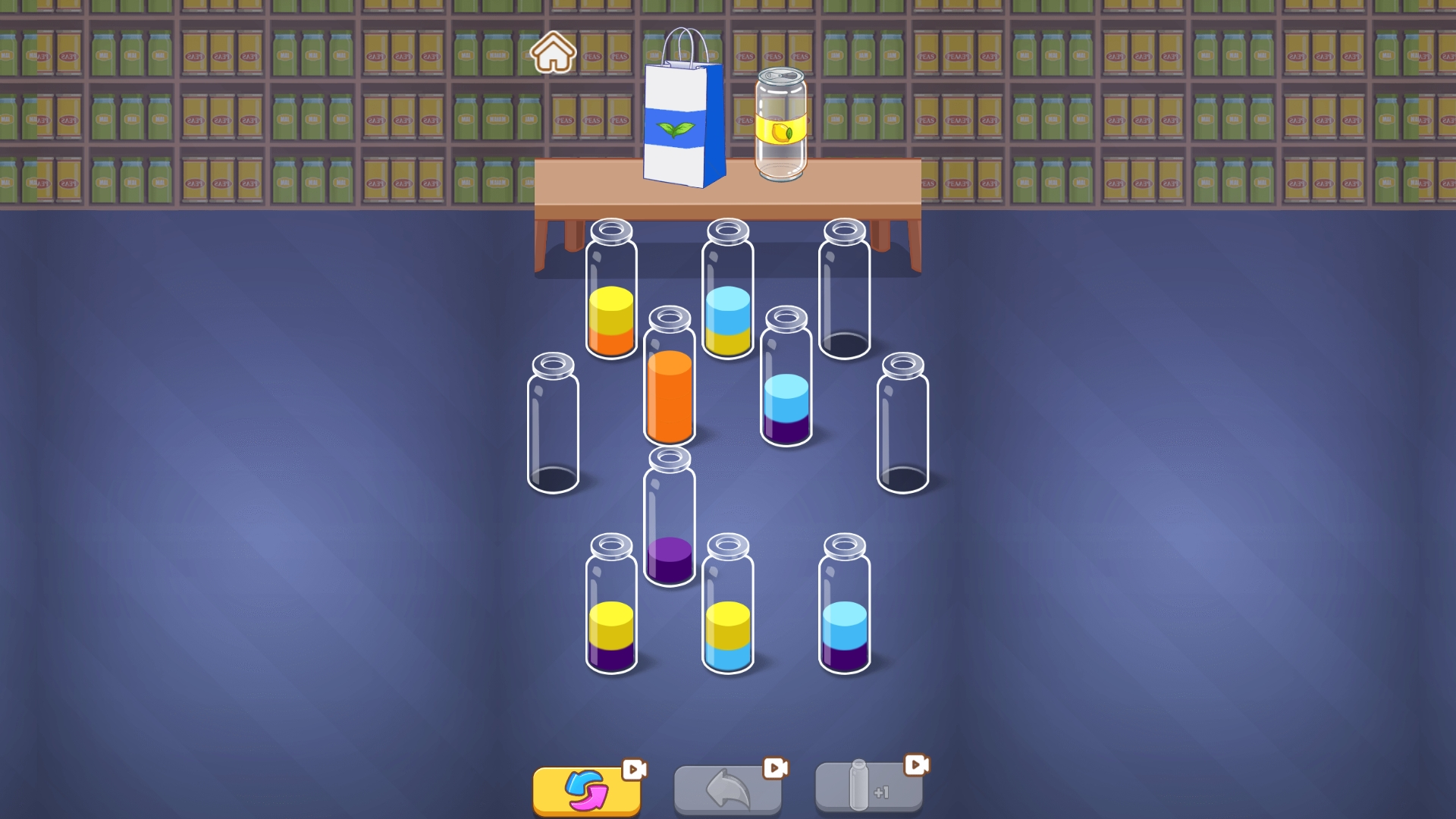
Task: Click the video camera icon on the shuffle button
Action: 635,768
